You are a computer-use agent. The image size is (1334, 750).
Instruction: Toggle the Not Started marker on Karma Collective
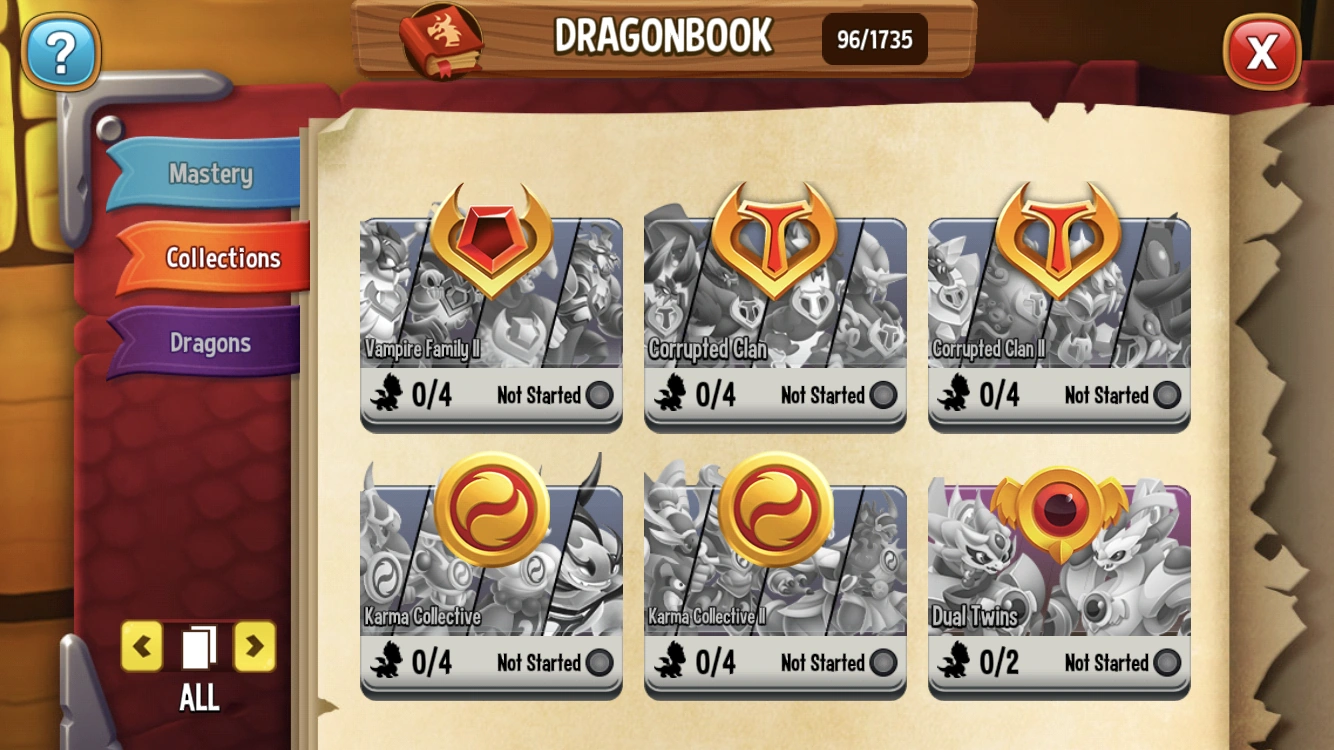[x=597, y=663]
